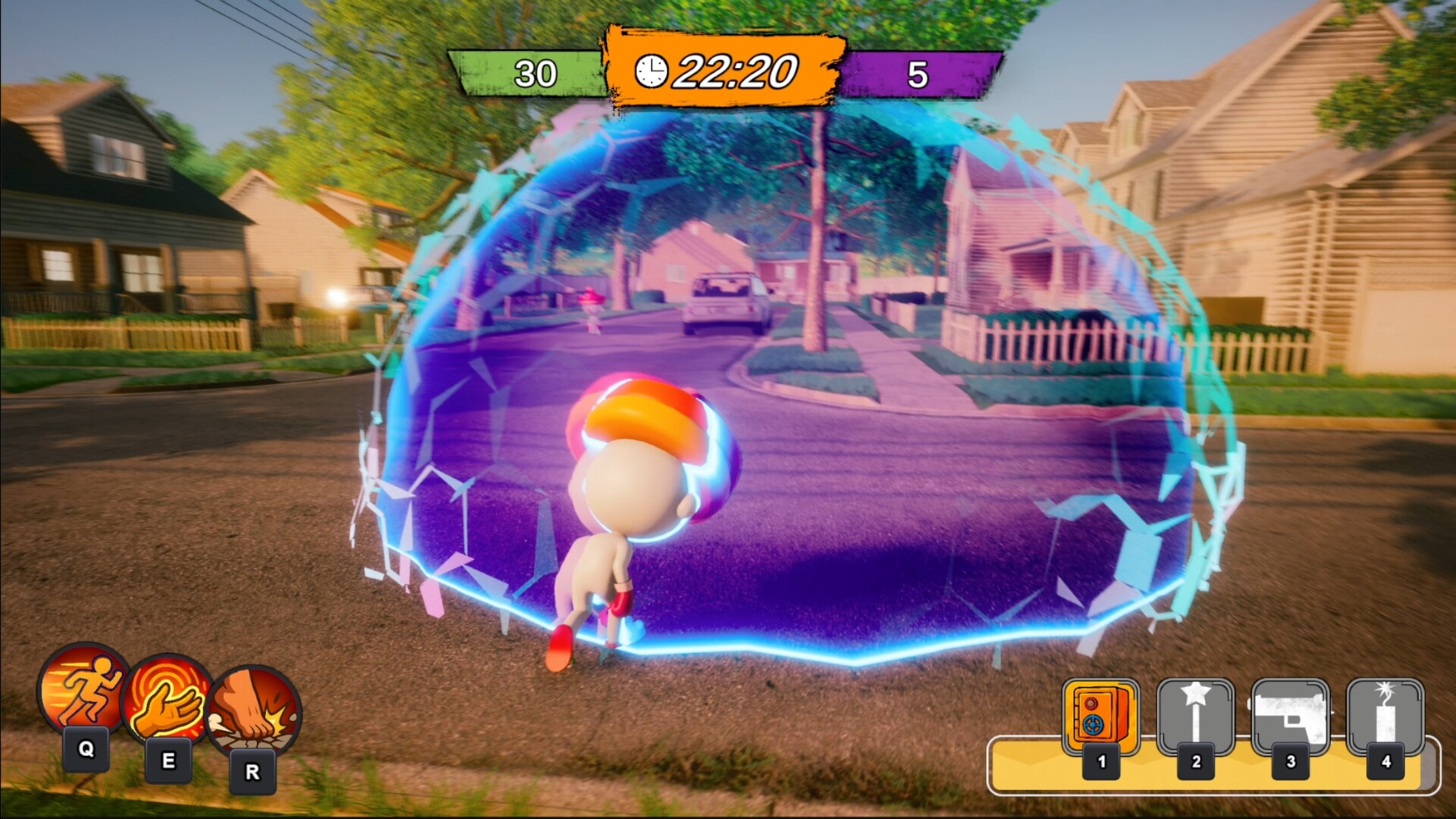This screenshot has height=819, width=1456.
Task: Open the orange timer panel showing 22:20
Action: [726, 71]
